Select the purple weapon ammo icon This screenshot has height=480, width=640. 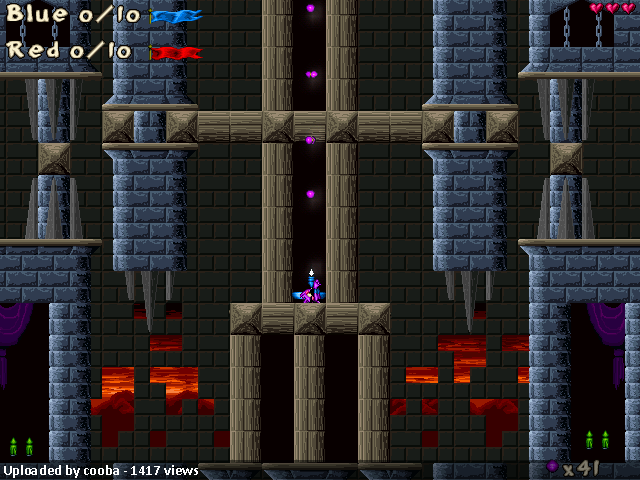tap(552, 466)
